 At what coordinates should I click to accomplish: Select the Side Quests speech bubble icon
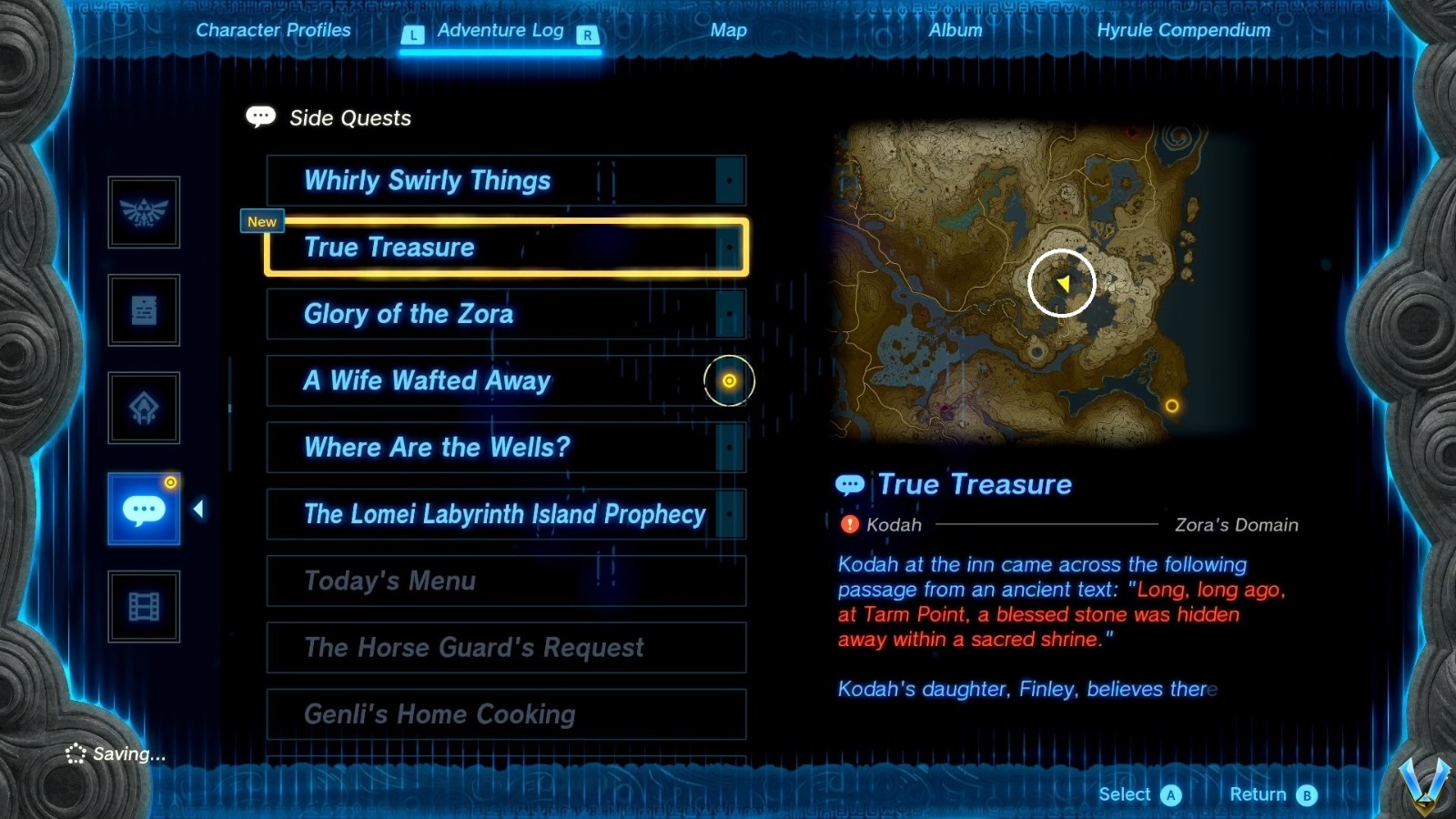144,510
